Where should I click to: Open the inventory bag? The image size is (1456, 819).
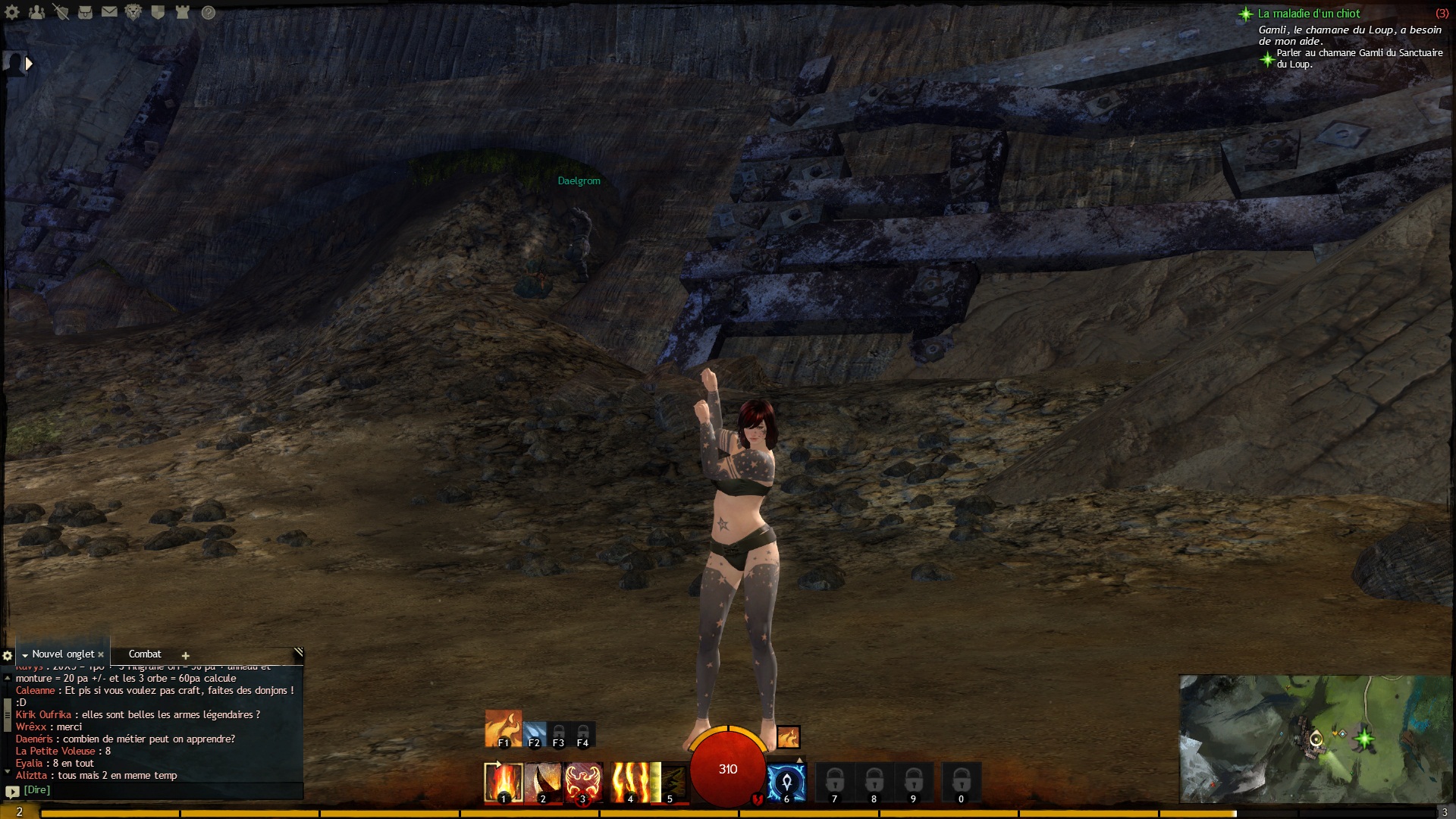pos(85,12)
